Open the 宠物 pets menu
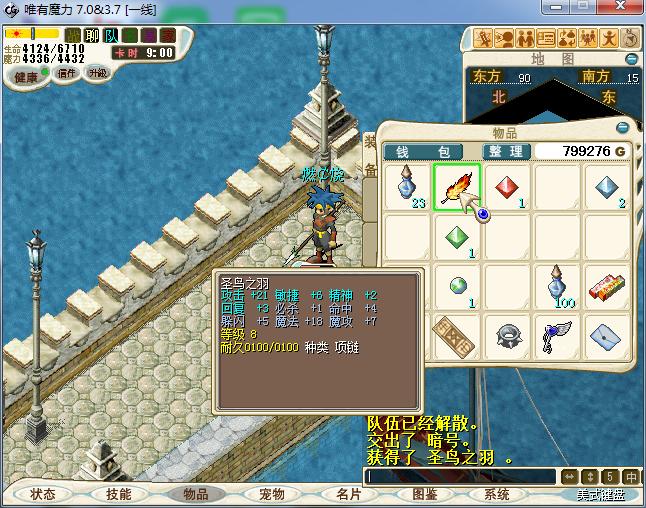The width and height of the screenshot is (646, 508). 272,494
